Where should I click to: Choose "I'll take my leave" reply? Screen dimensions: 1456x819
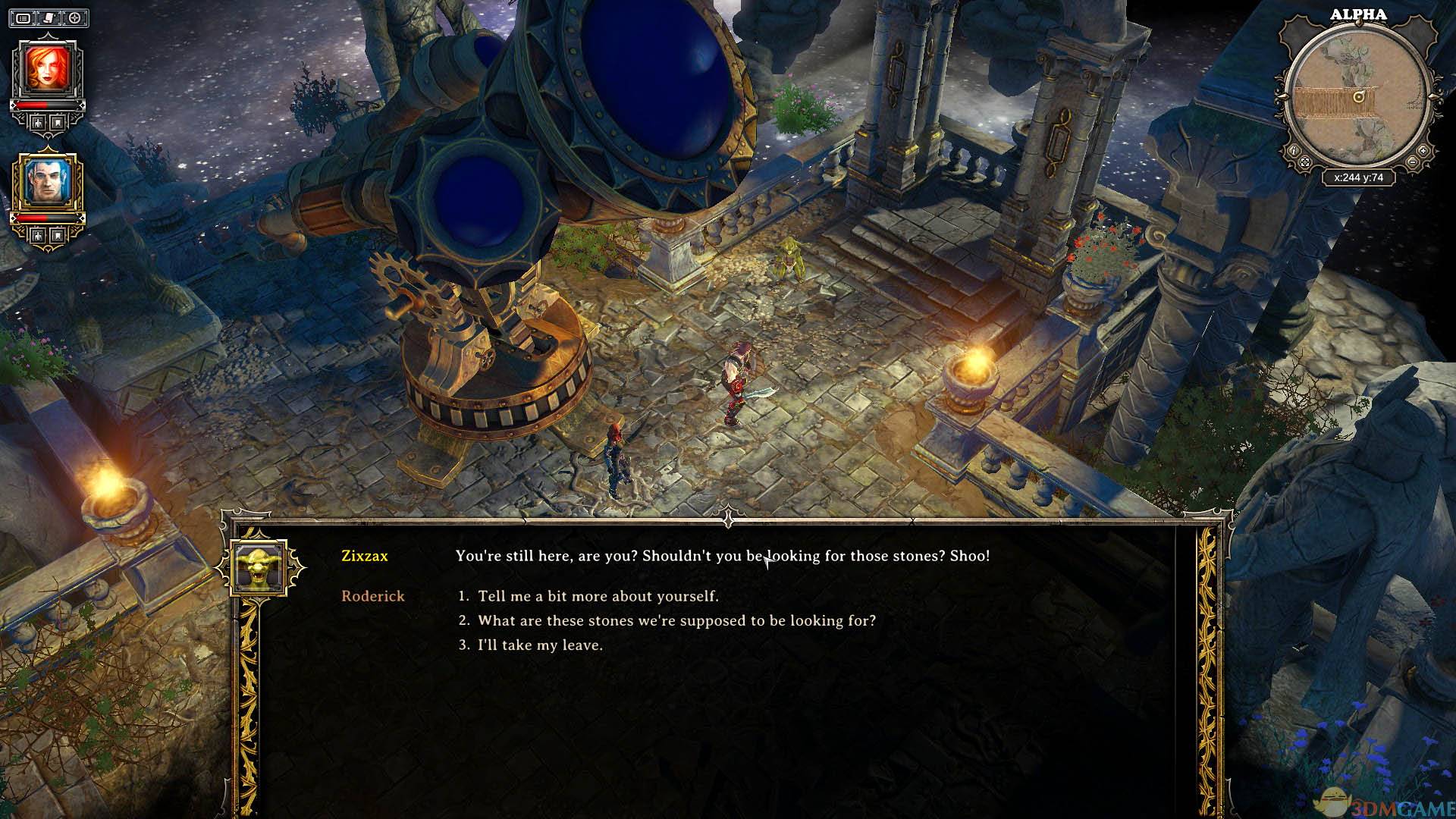[540, 645]
